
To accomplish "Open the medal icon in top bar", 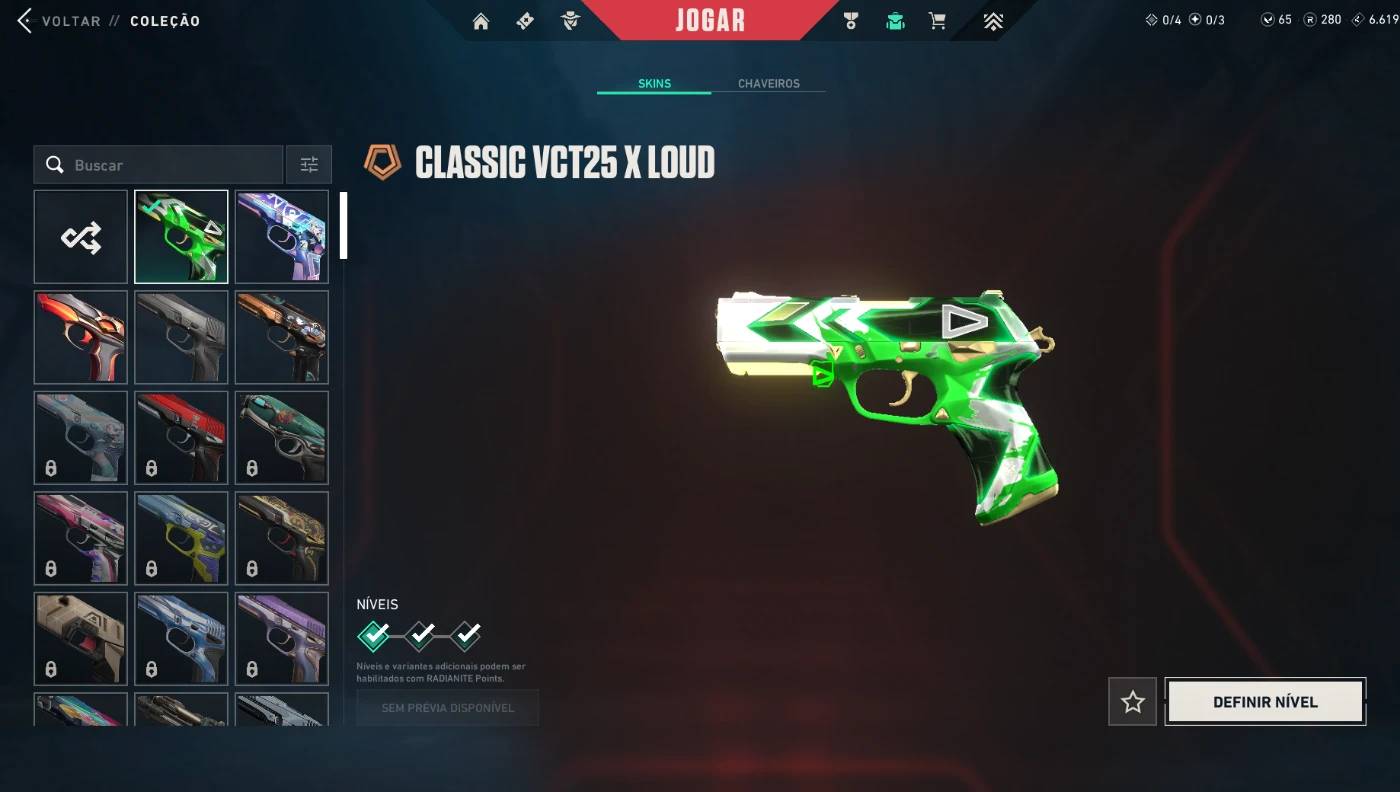I will coord(851,21).
